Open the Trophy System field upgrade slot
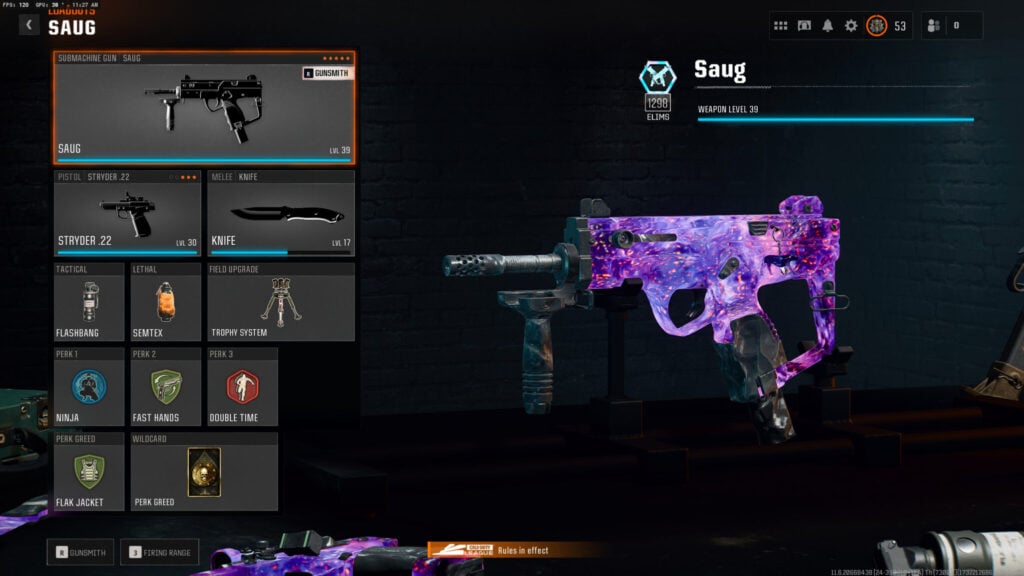Viewport: 1024px width, 576px height. 280,302
